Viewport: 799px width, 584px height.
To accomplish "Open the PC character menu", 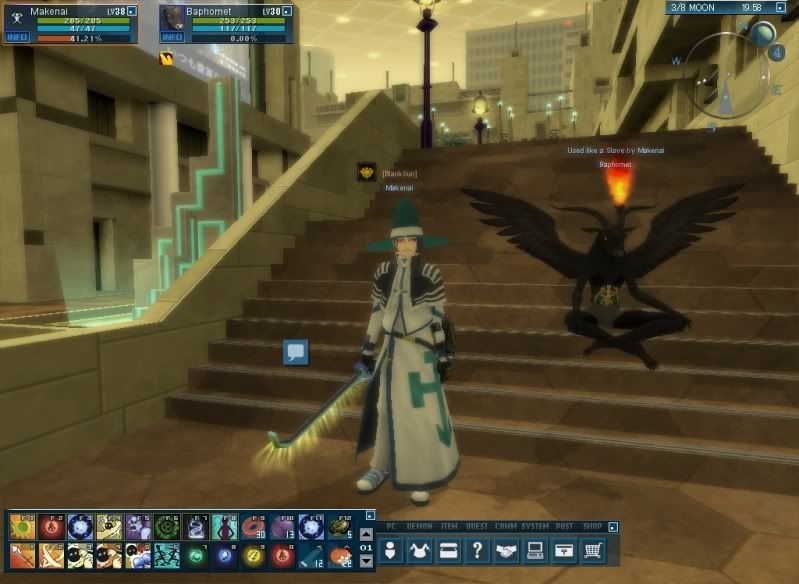I will click(392, 549).
